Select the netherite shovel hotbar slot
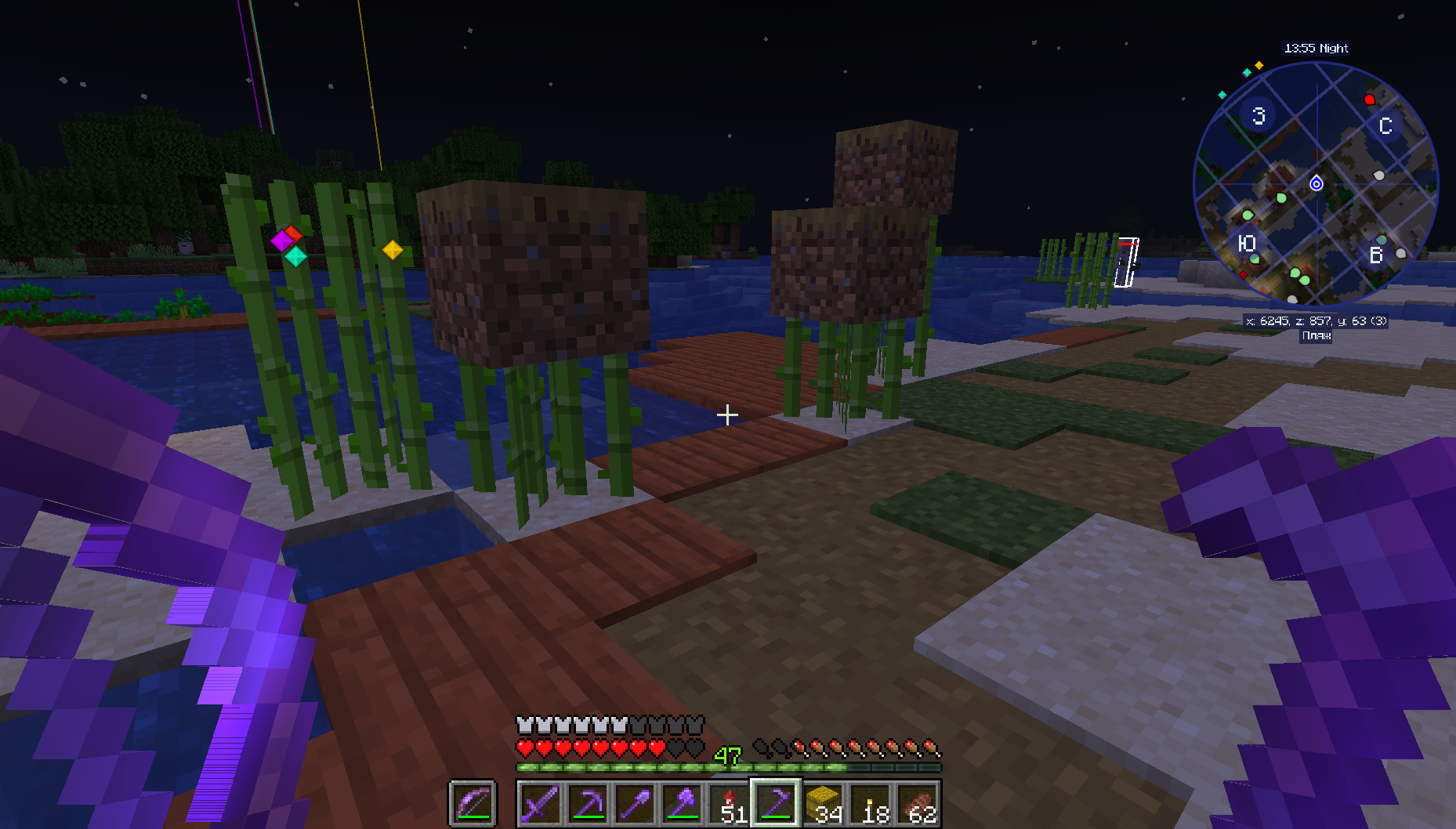This screenshot has width=1456, height=829. [x=635, y=804]
